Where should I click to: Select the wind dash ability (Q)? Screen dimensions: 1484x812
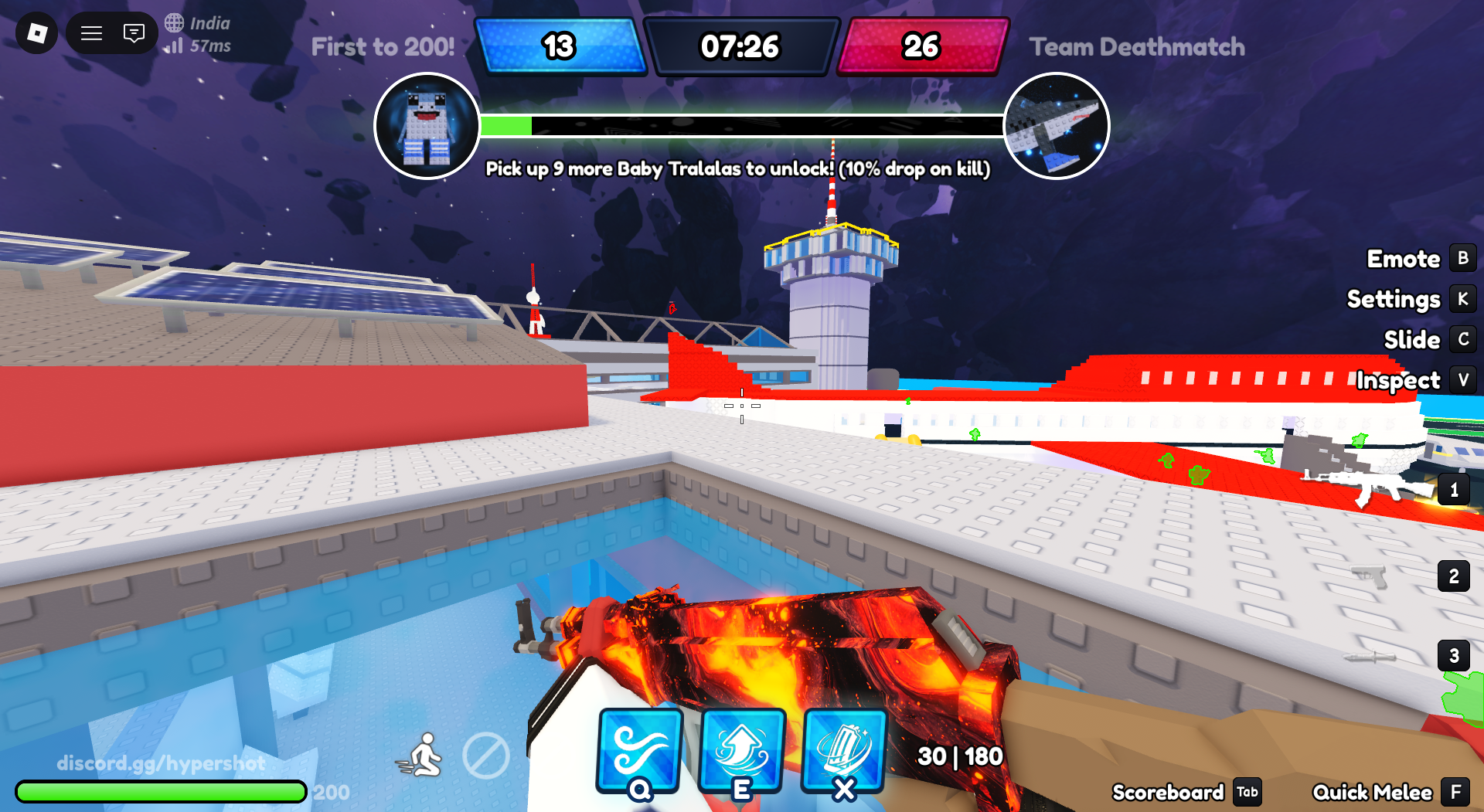click(638, 751)
